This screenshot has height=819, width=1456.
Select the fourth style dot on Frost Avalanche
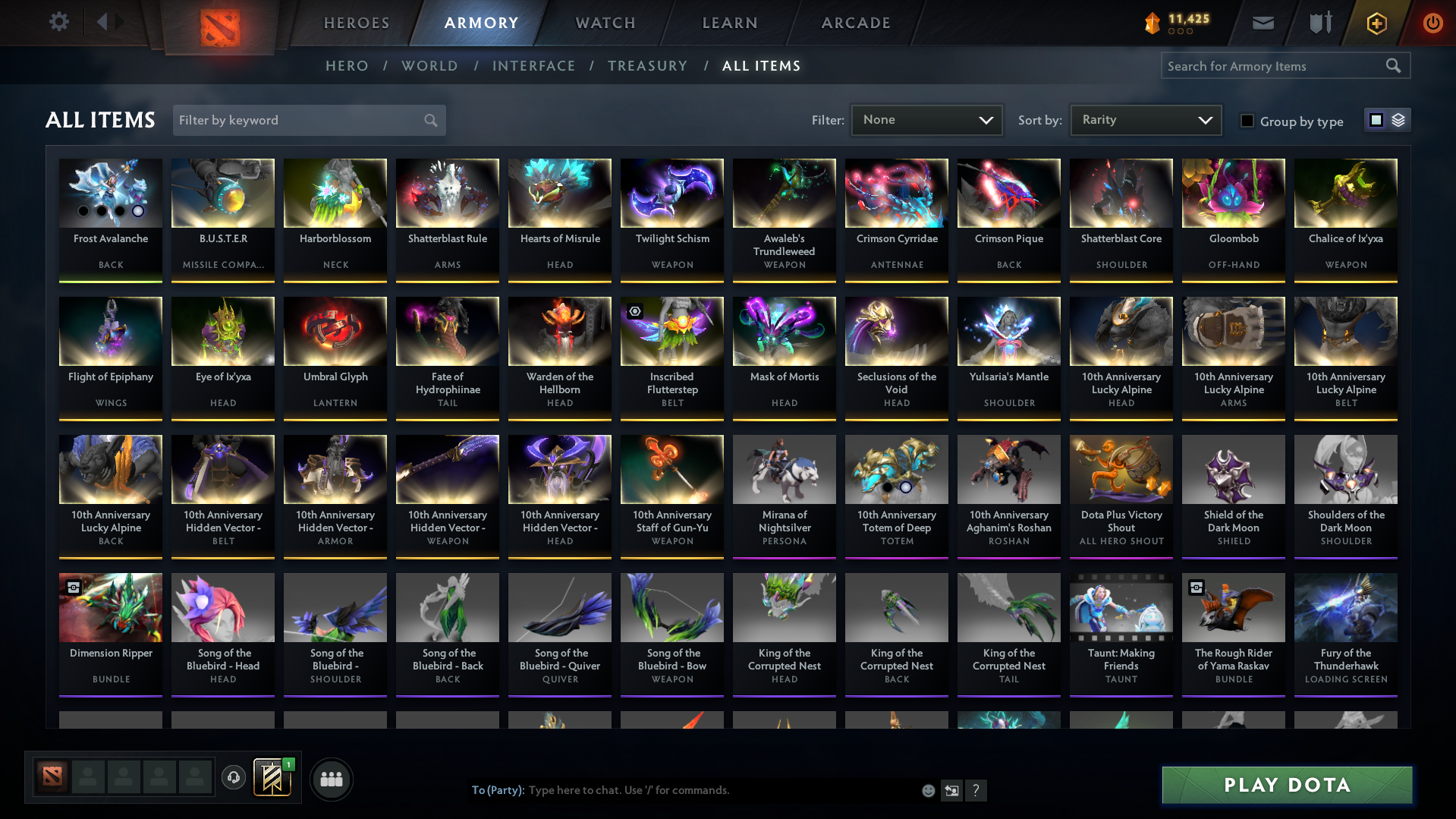[137, 213]
